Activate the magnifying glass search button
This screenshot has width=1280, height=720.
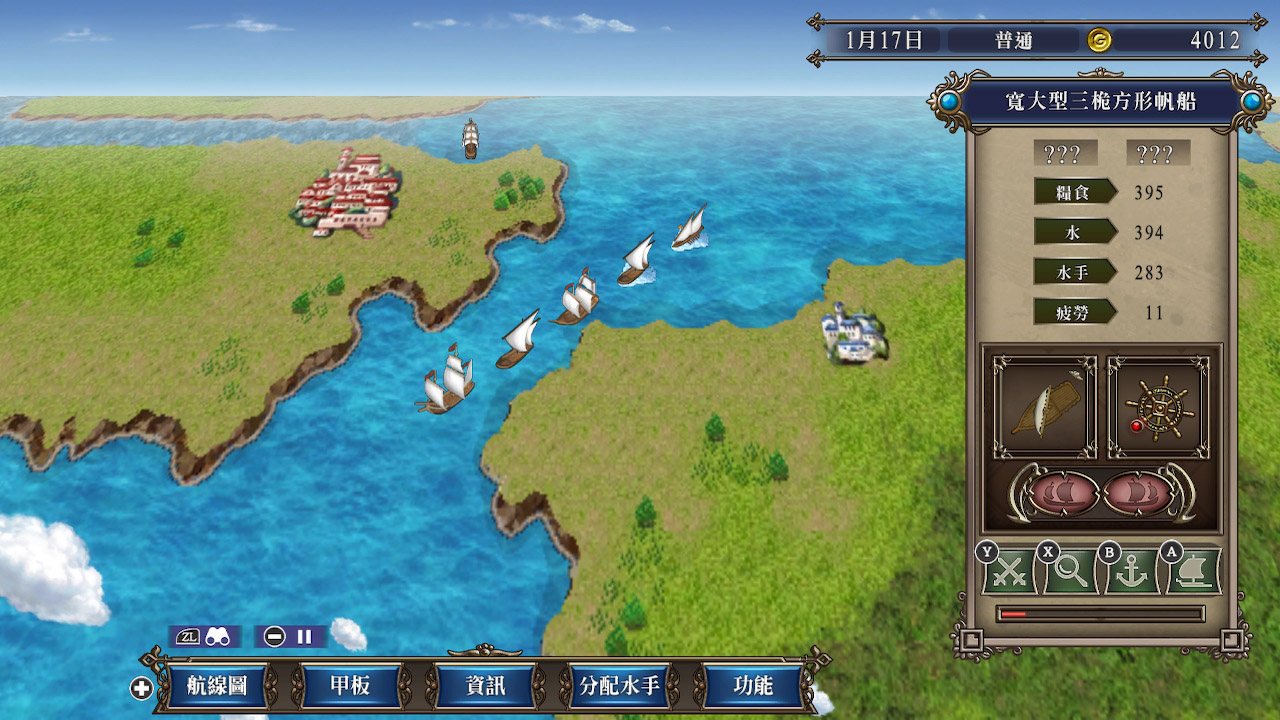coord(1070,573)
